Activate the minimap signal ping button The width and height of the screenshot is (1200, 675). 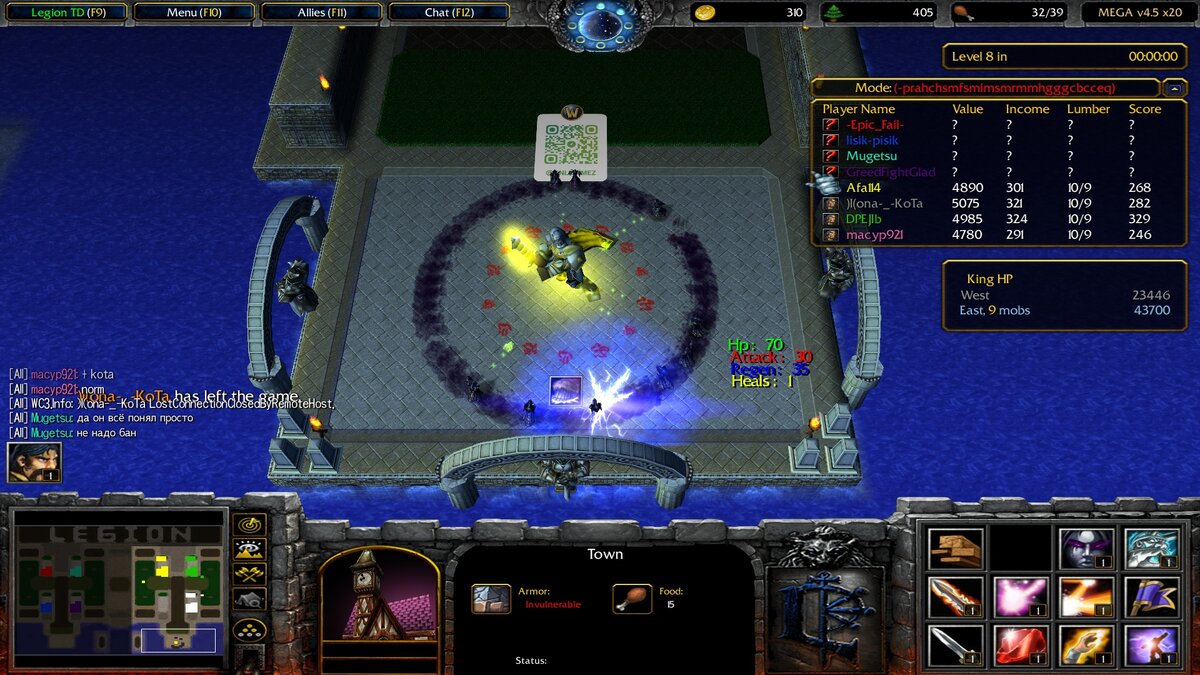[249, 524]
